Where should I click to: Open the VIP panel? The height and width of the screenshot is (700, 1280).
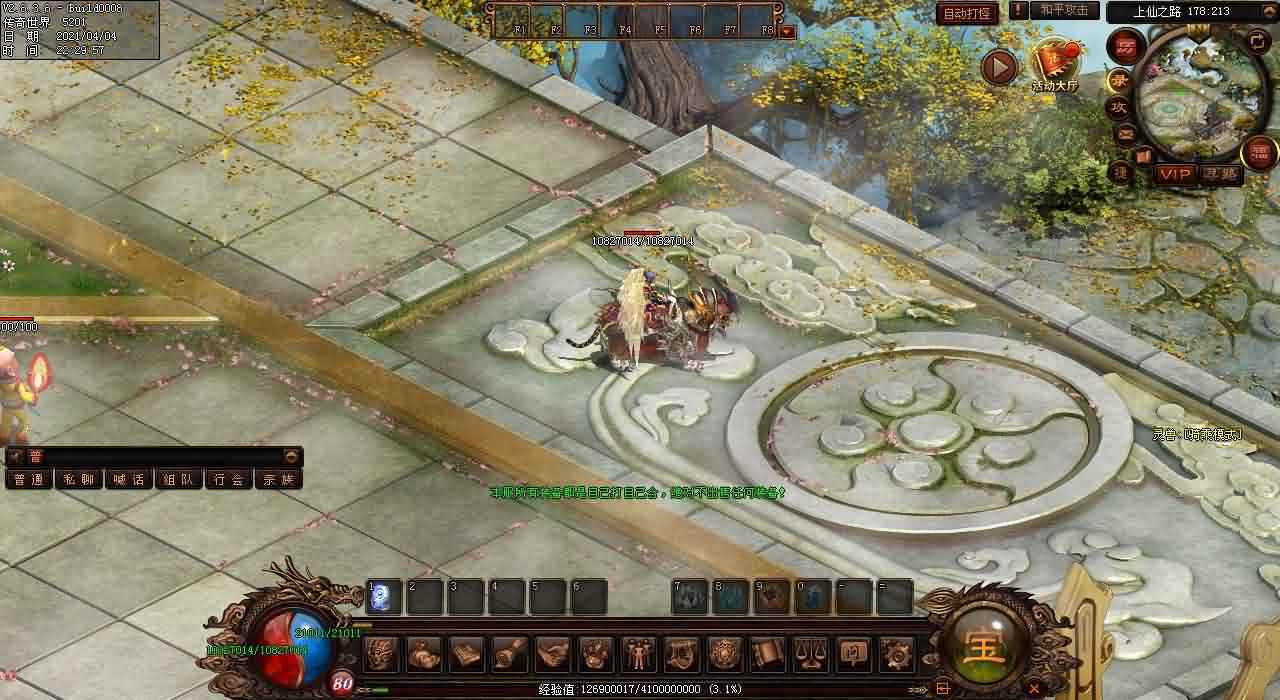tap(1175, 174)
